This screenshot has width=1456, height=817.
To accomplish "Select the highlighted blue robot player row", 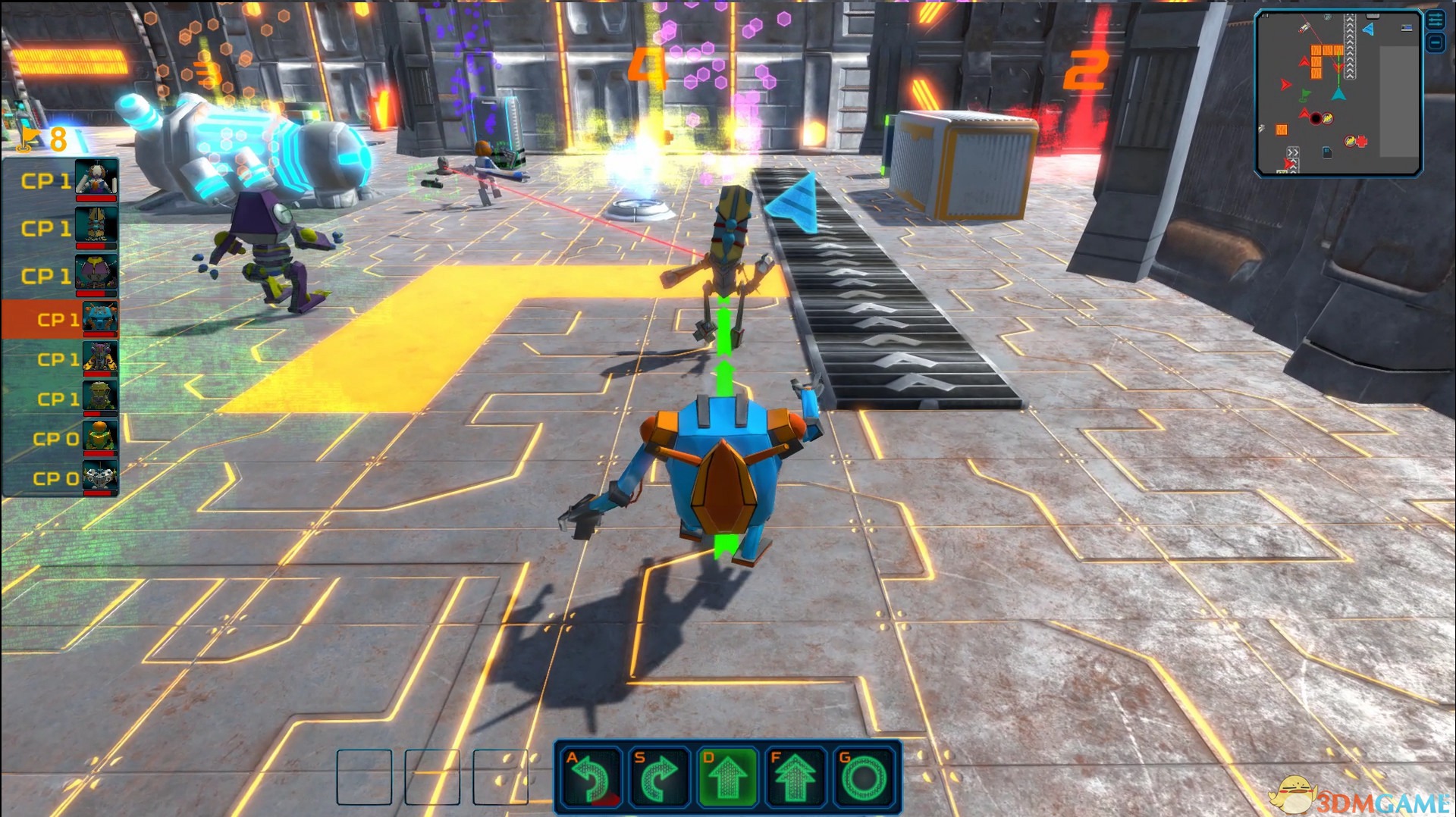I will 61,319.
